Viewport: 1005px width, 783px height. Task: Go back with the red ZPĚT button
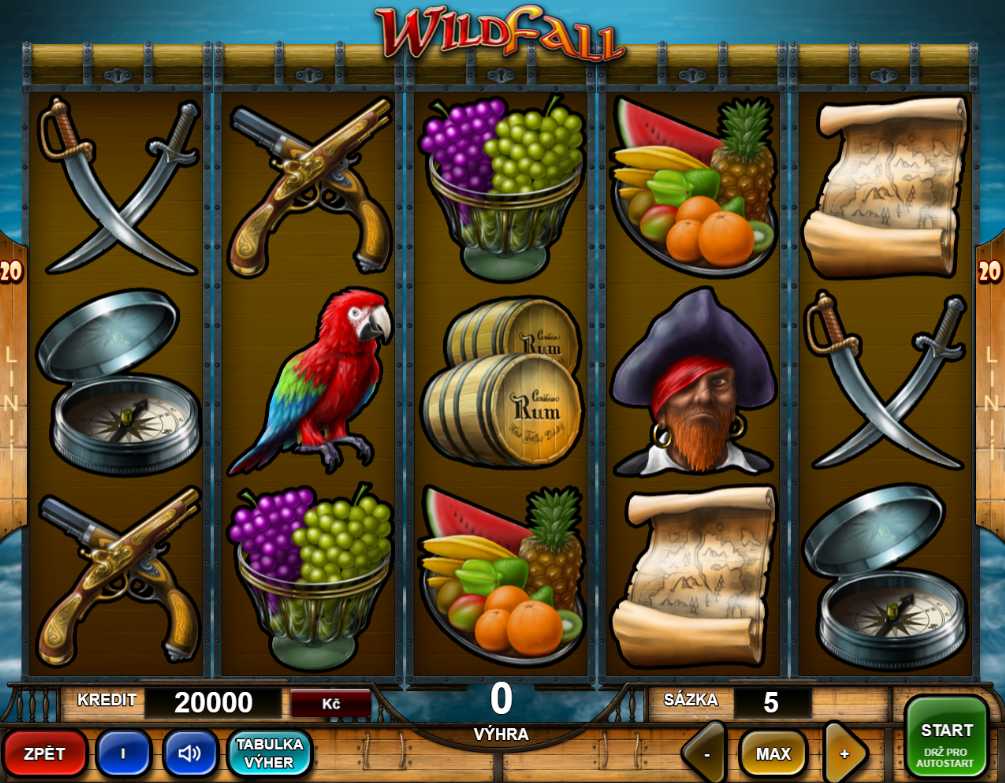click(x=45, y=753)
